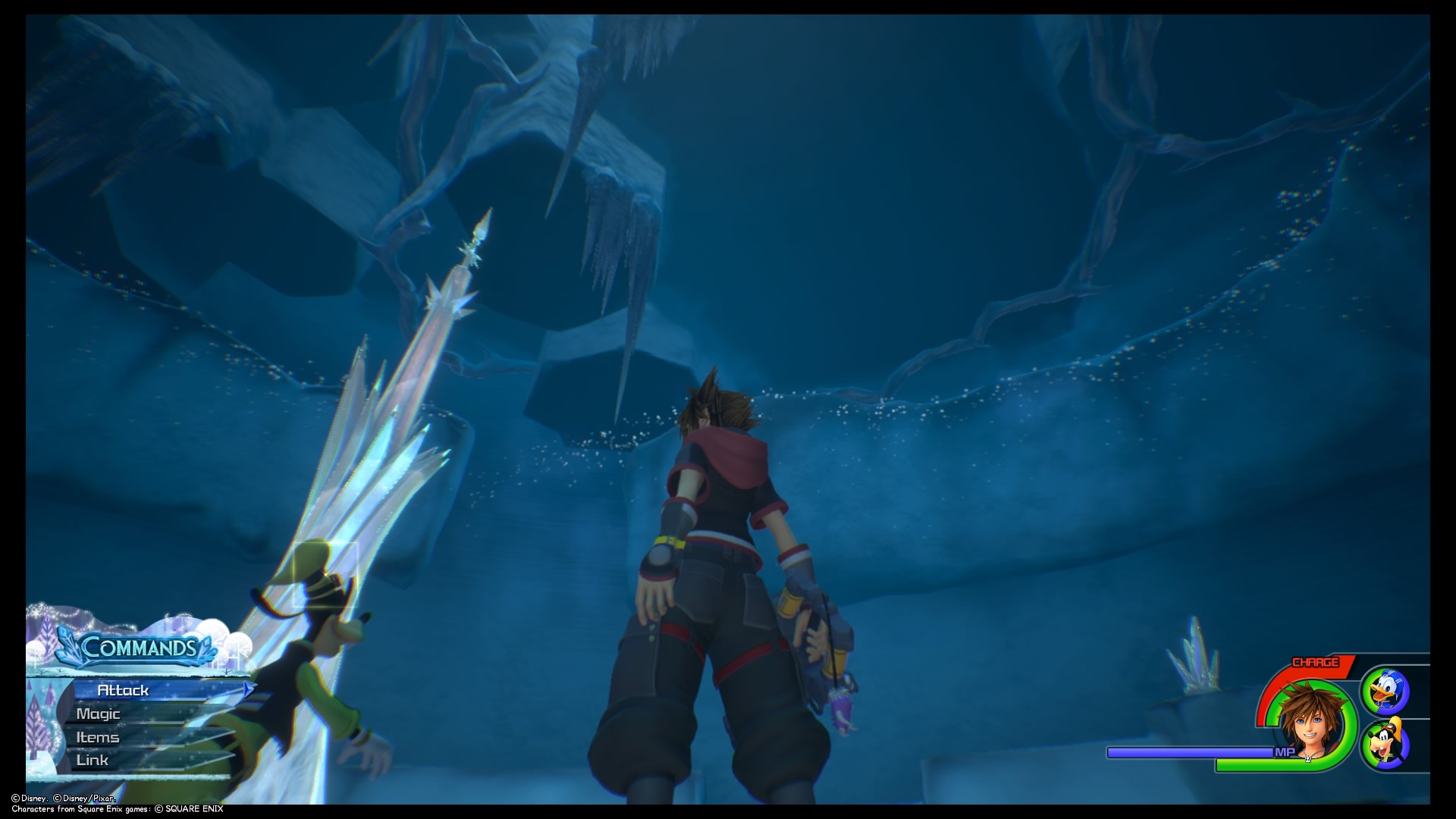
Task: Open the Magic command menu
Action: pyautogui.click(x=97, y=714)
